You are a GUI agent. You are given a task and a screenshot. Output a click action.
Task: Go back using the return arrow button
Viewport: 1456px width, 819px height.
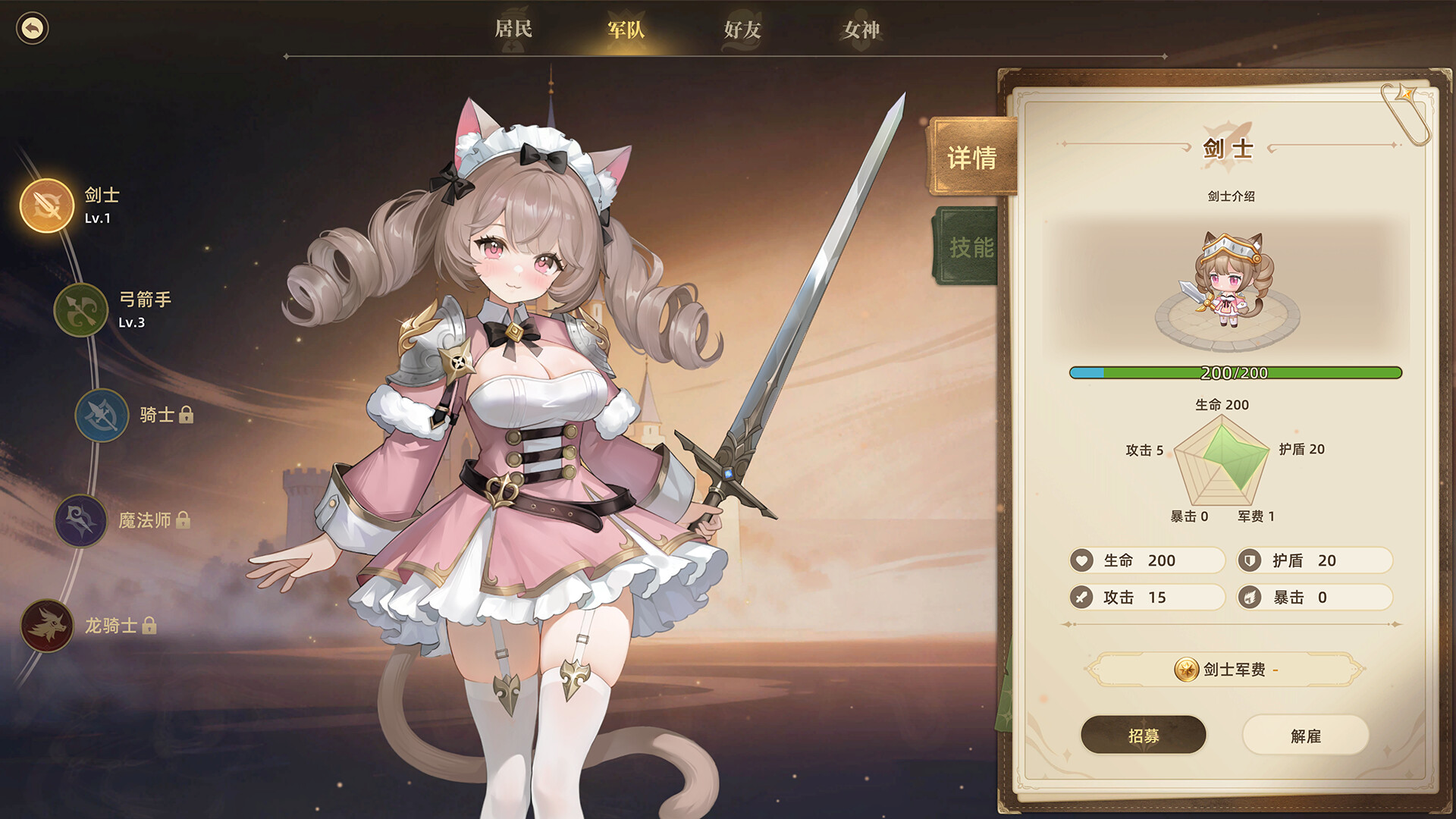coord(32,29)
